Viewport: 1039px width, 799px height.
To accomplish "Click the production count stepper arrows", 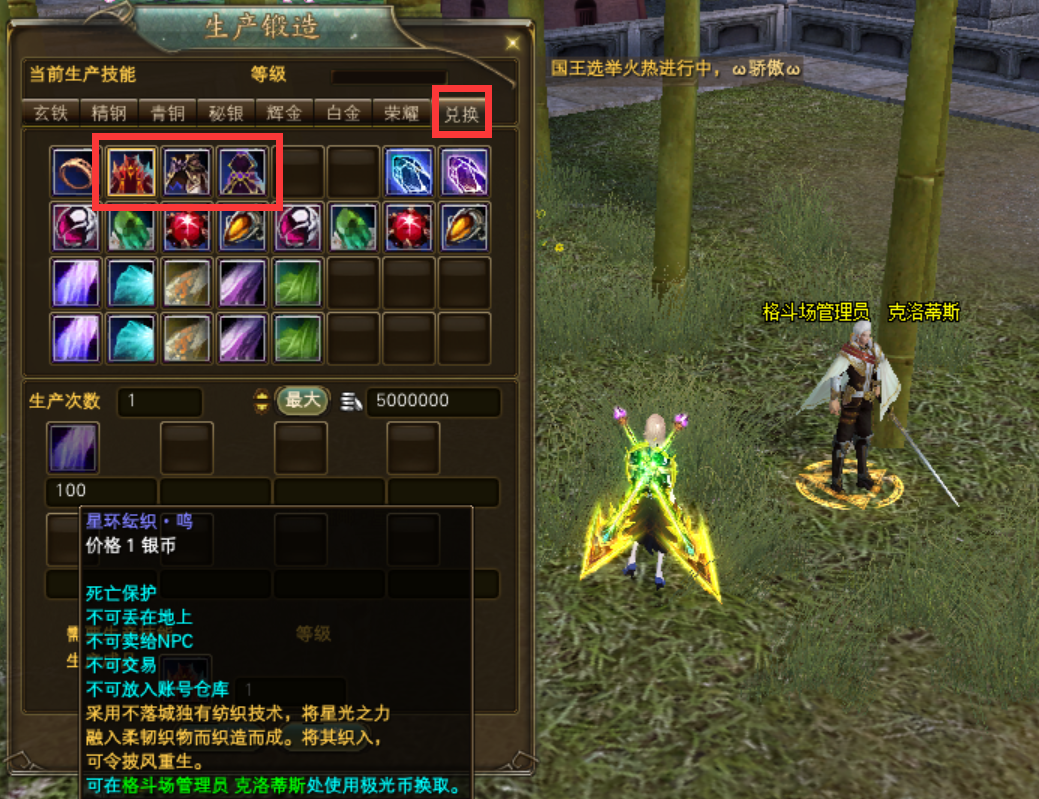I will (x=262, y=401).
